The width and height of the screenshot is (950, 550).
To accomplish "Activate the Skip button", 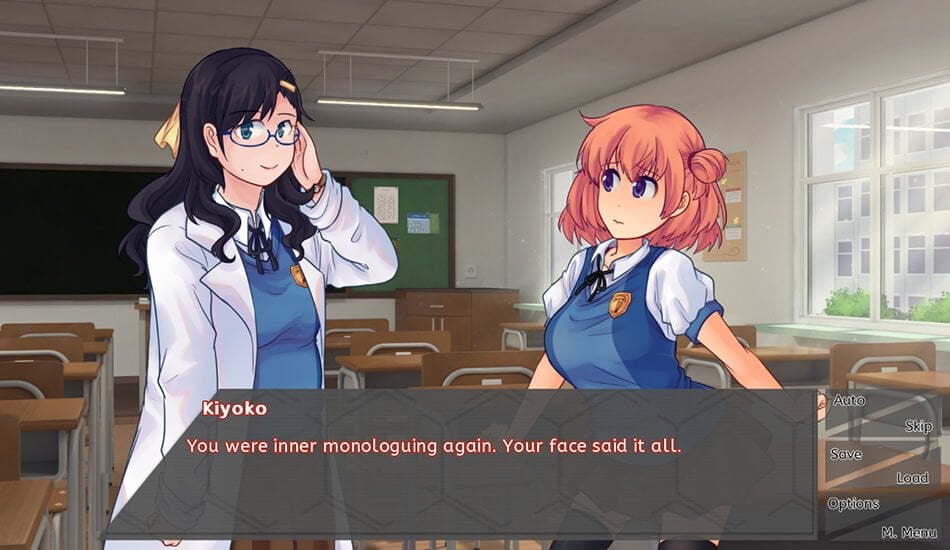I will point(918,427).
